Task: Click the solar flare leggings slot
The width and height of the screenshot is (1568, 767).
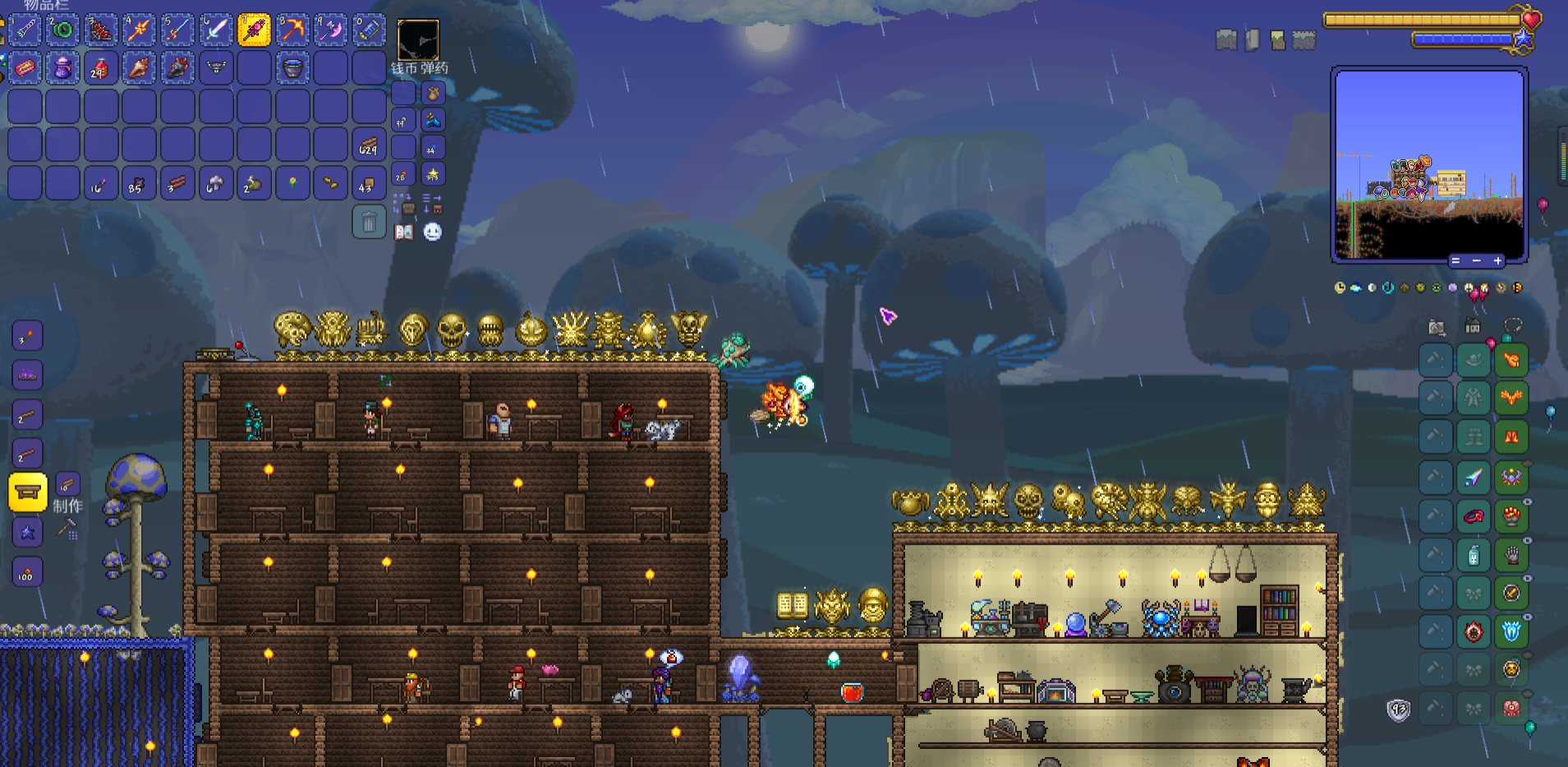Action: click(x=1511, y=437)
